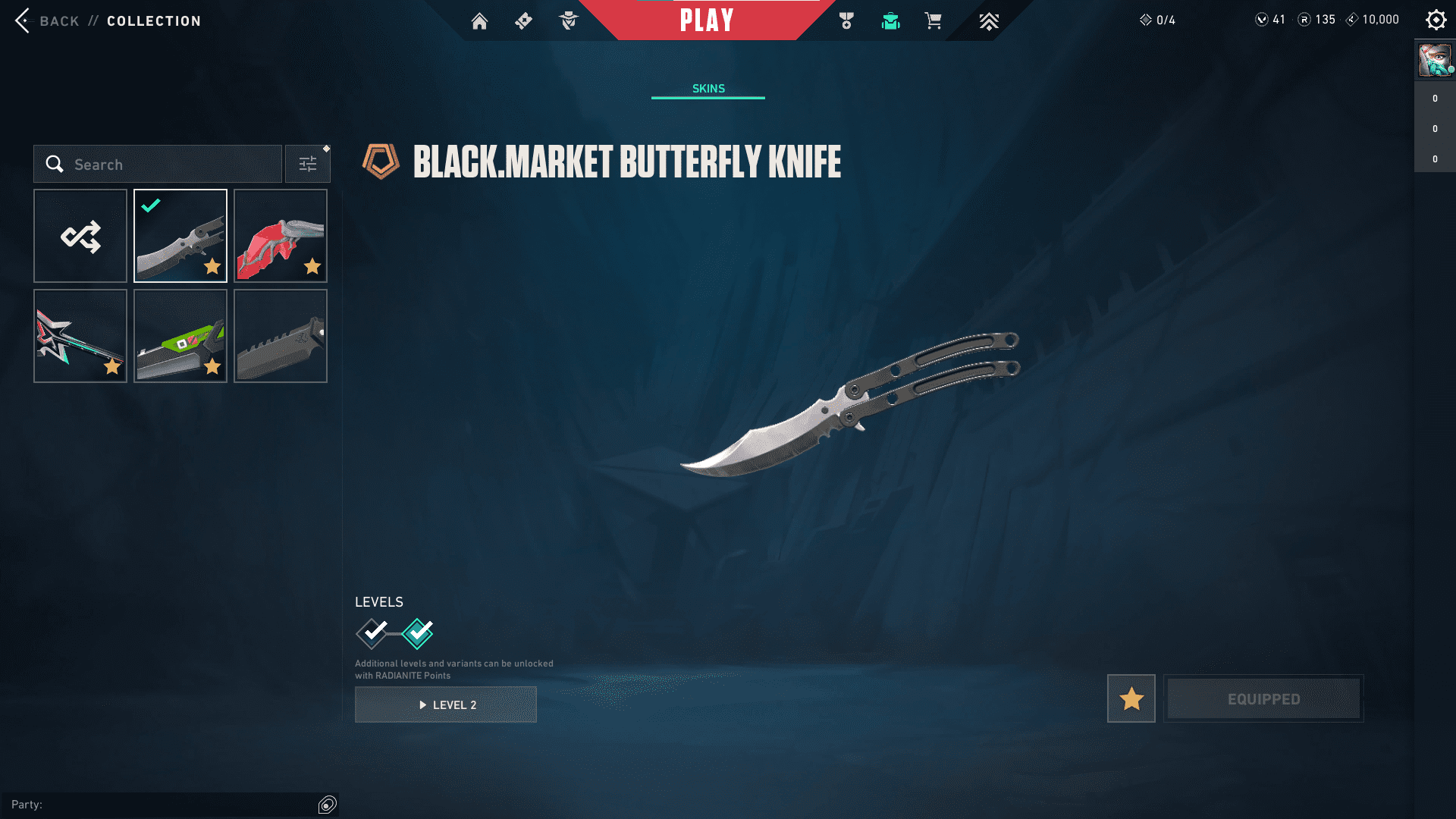Expand the Level 2 panel
The image size is (1456, 819).
445,704
